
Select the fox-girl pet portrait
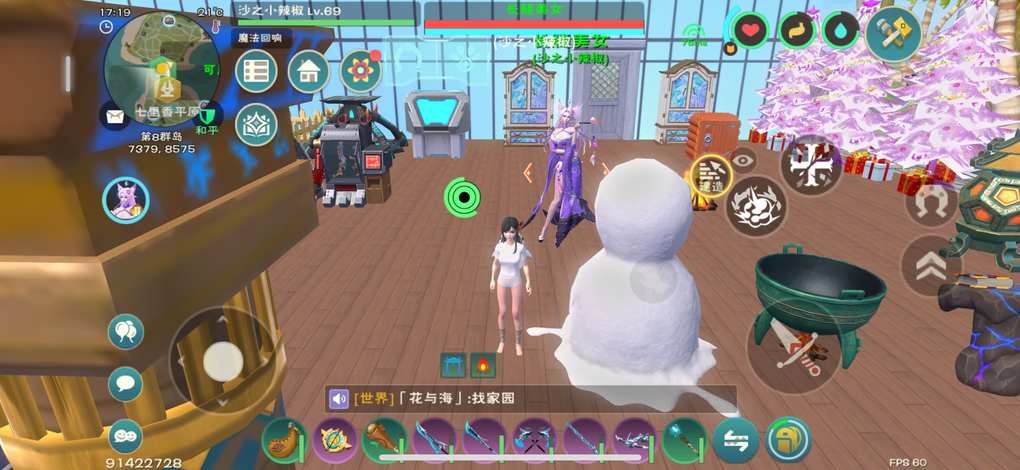click(126, 200)
